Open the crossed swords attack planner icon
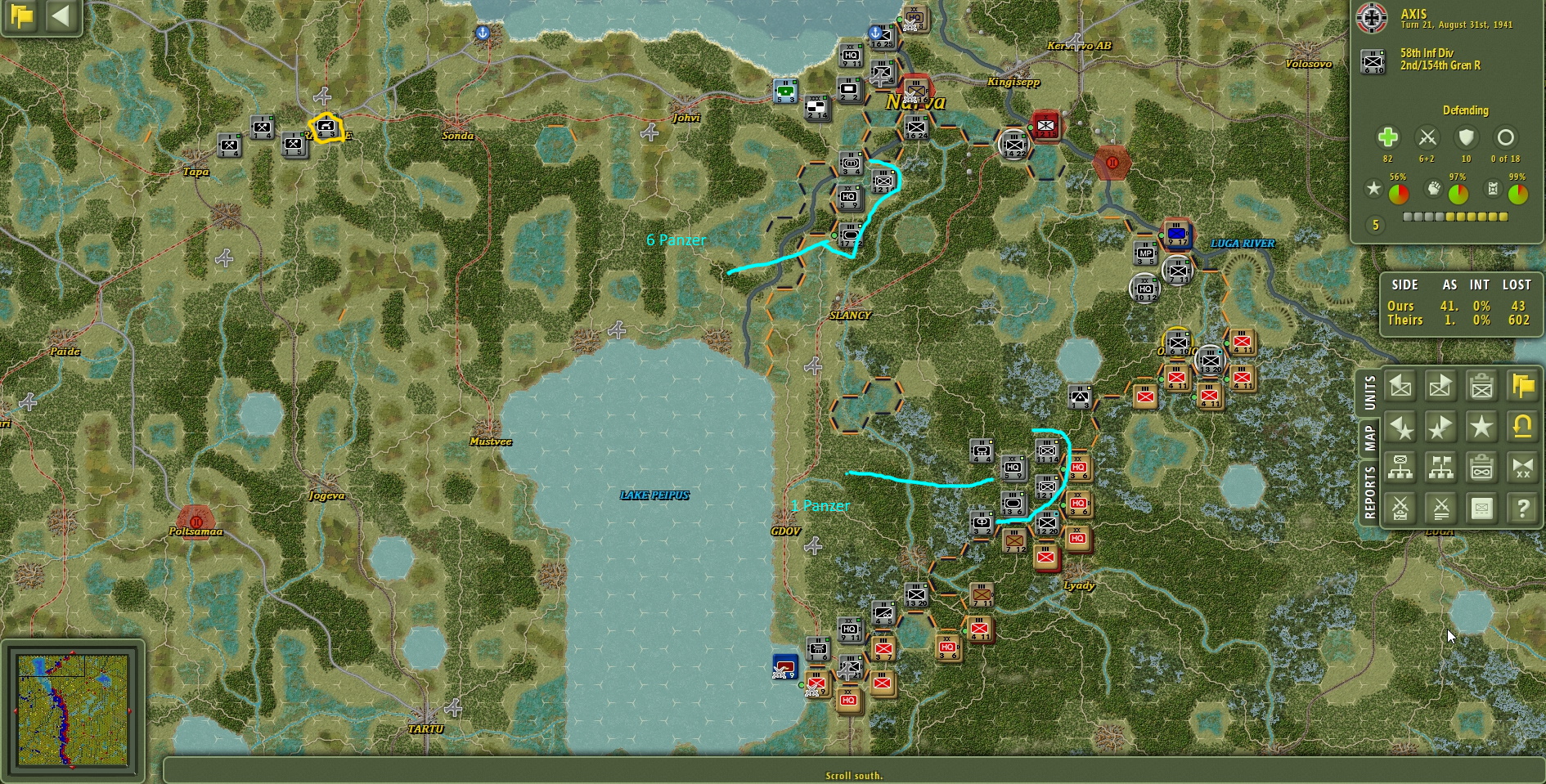The width and height of the screenshot is (1546, 784). click(x=1401, y=508)
